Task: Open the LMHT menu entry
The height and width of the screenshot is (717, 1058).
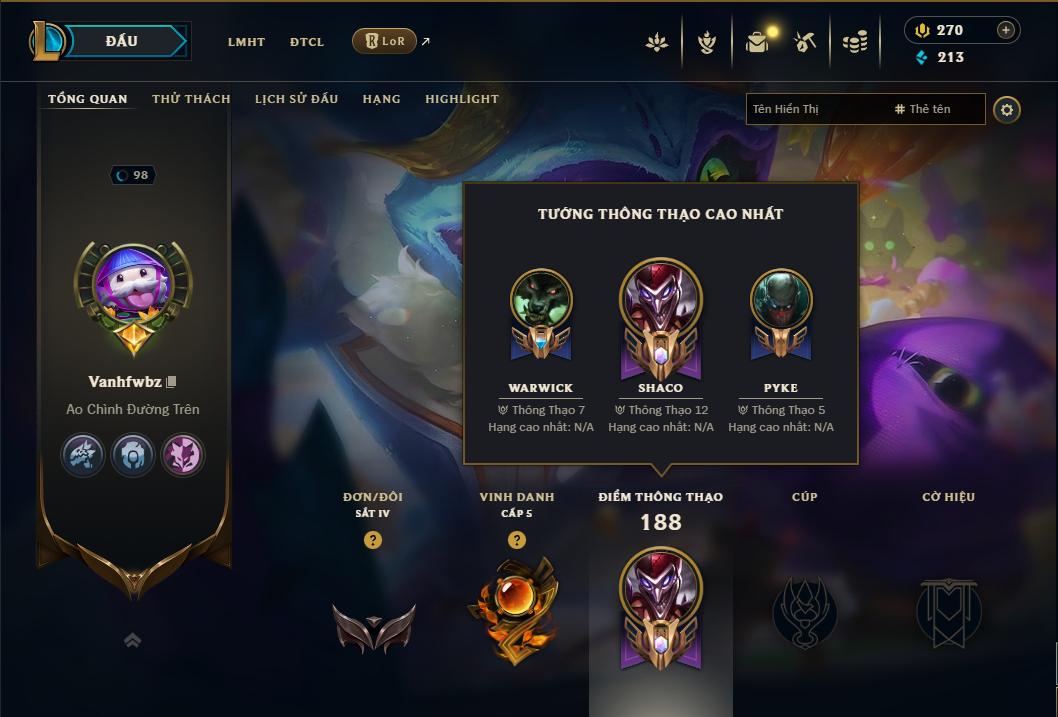Action: (246, 42)
